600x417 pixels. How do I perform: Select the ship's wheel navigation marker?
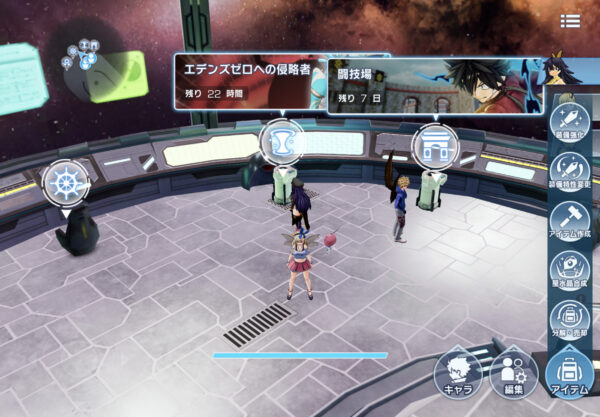click(x=66, y=183)
